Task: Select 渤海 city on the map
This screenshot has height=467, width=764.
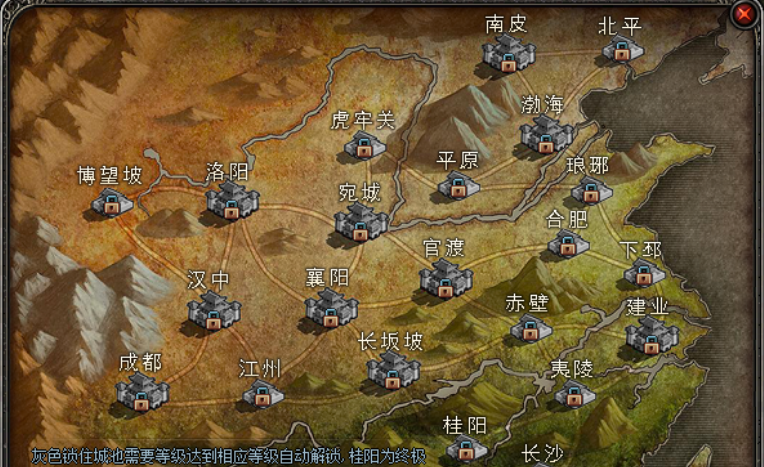Action: pos(546,133)
